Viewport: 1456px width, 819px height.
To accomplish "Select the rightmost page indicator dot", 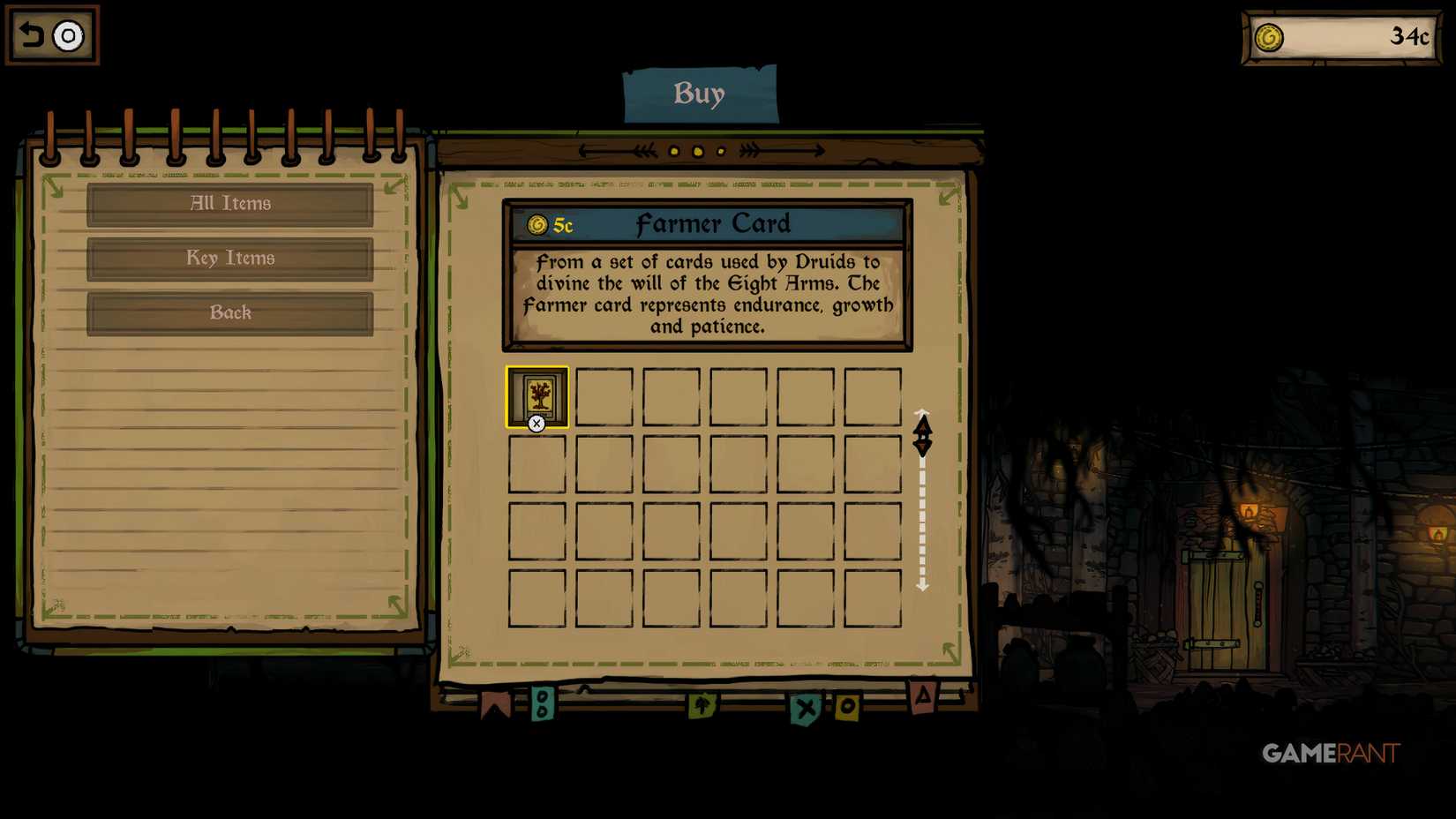I will click(x=720, y=151).
